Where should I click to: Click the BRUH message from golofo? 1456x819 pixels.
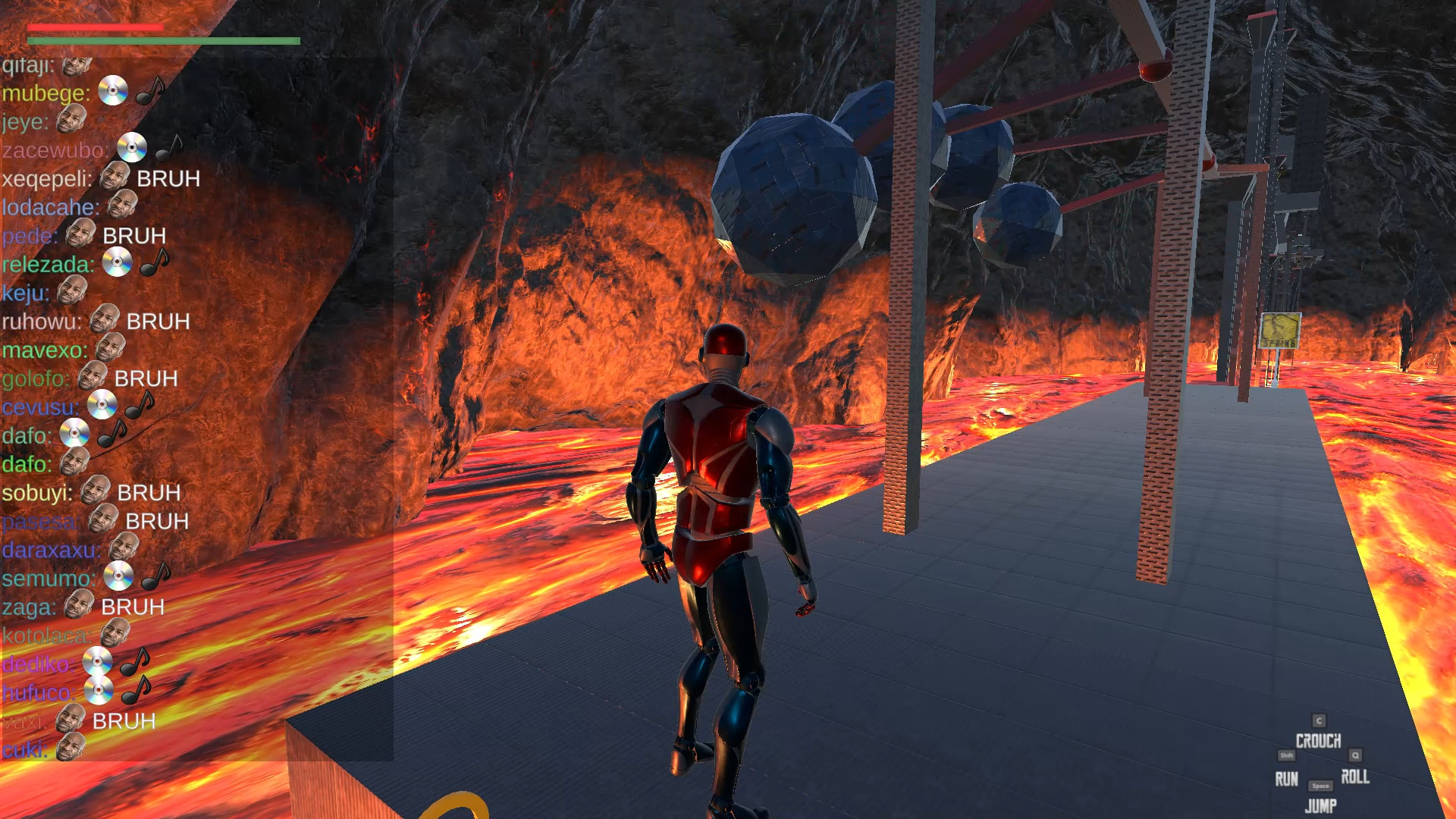146,378
